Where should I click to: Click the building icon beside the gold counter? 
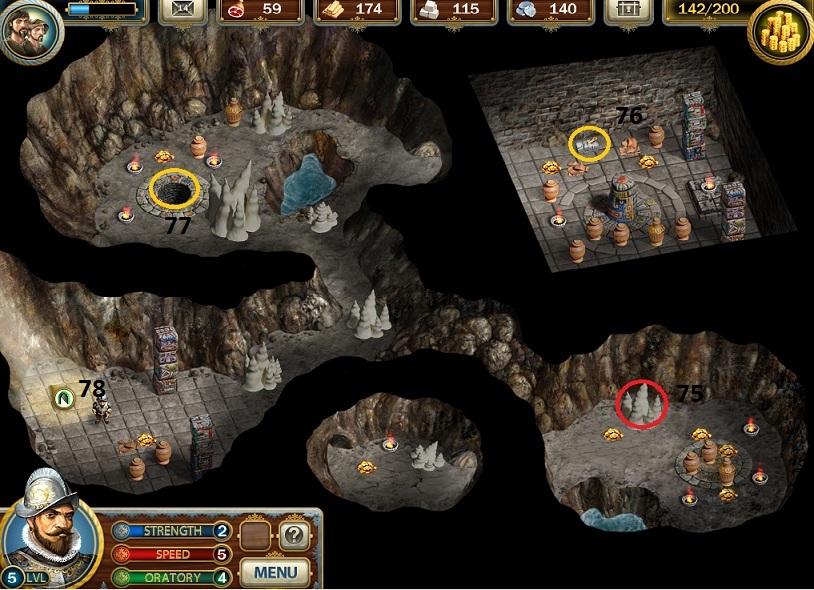tap(628, 10)
